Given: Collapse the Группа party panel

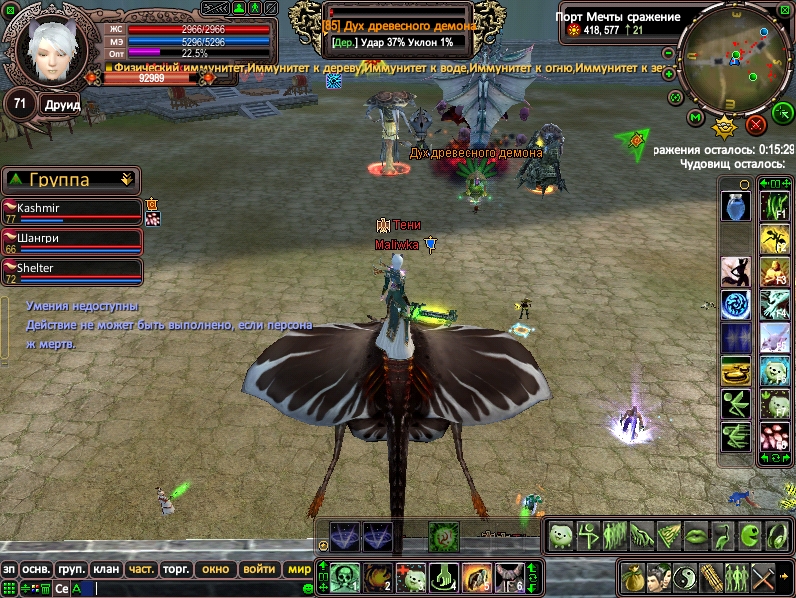Looking at the screenshot, I should (126, 180).
